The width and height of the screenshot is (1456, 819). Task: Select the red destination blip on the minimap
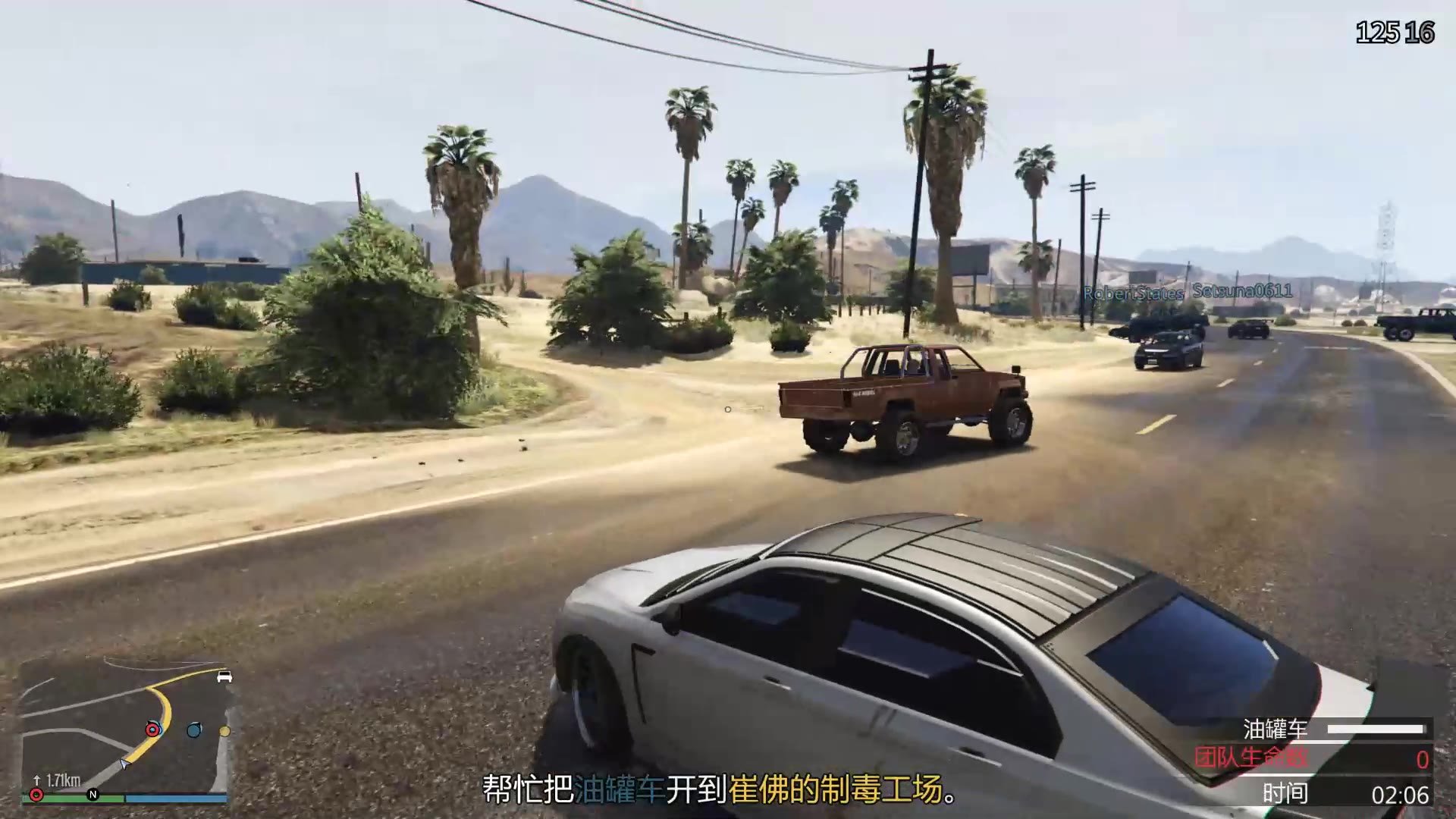click(x=152, y=730)
